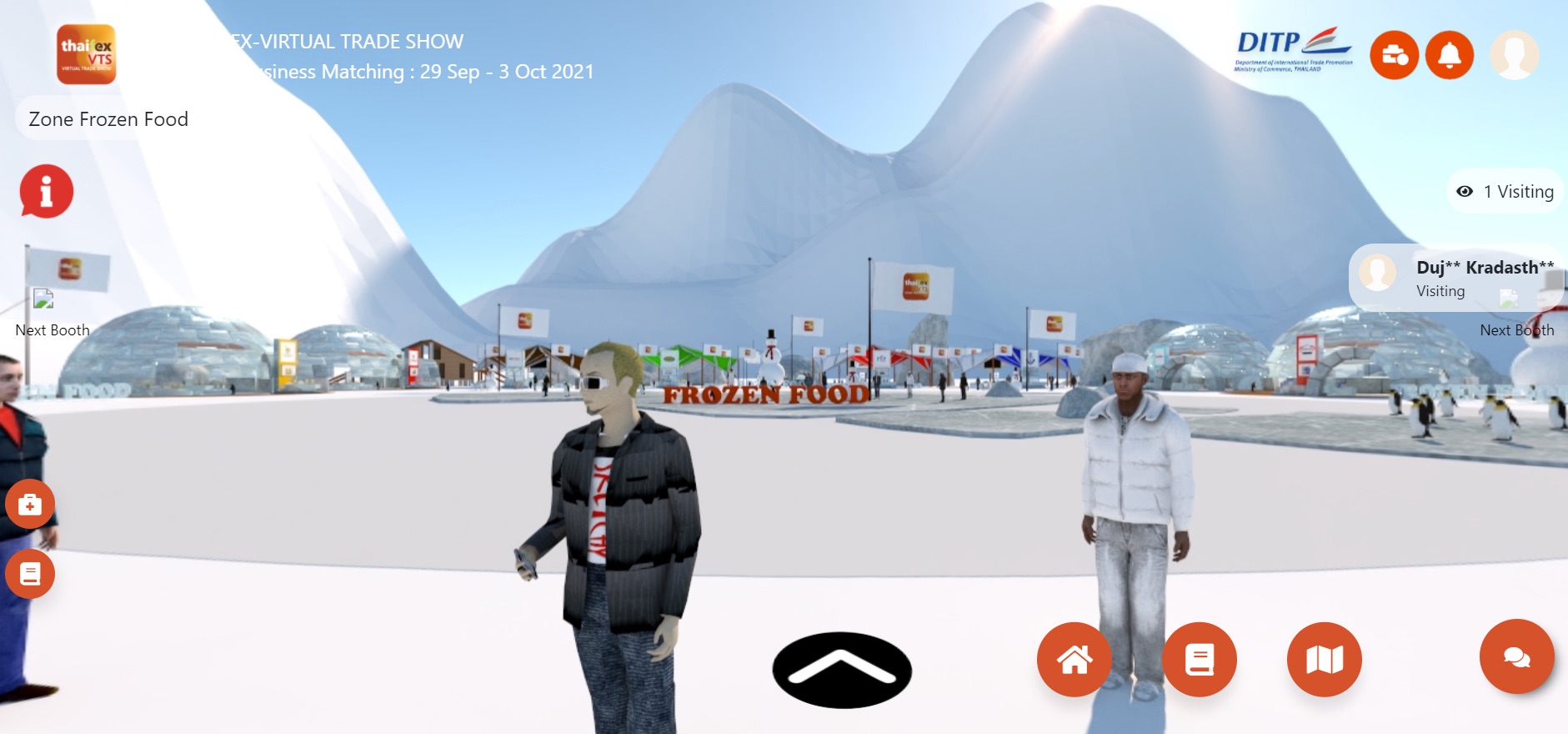1568x734 pixels.
Task: Open the notifications bell icon
Action: tap(1451, 56)
